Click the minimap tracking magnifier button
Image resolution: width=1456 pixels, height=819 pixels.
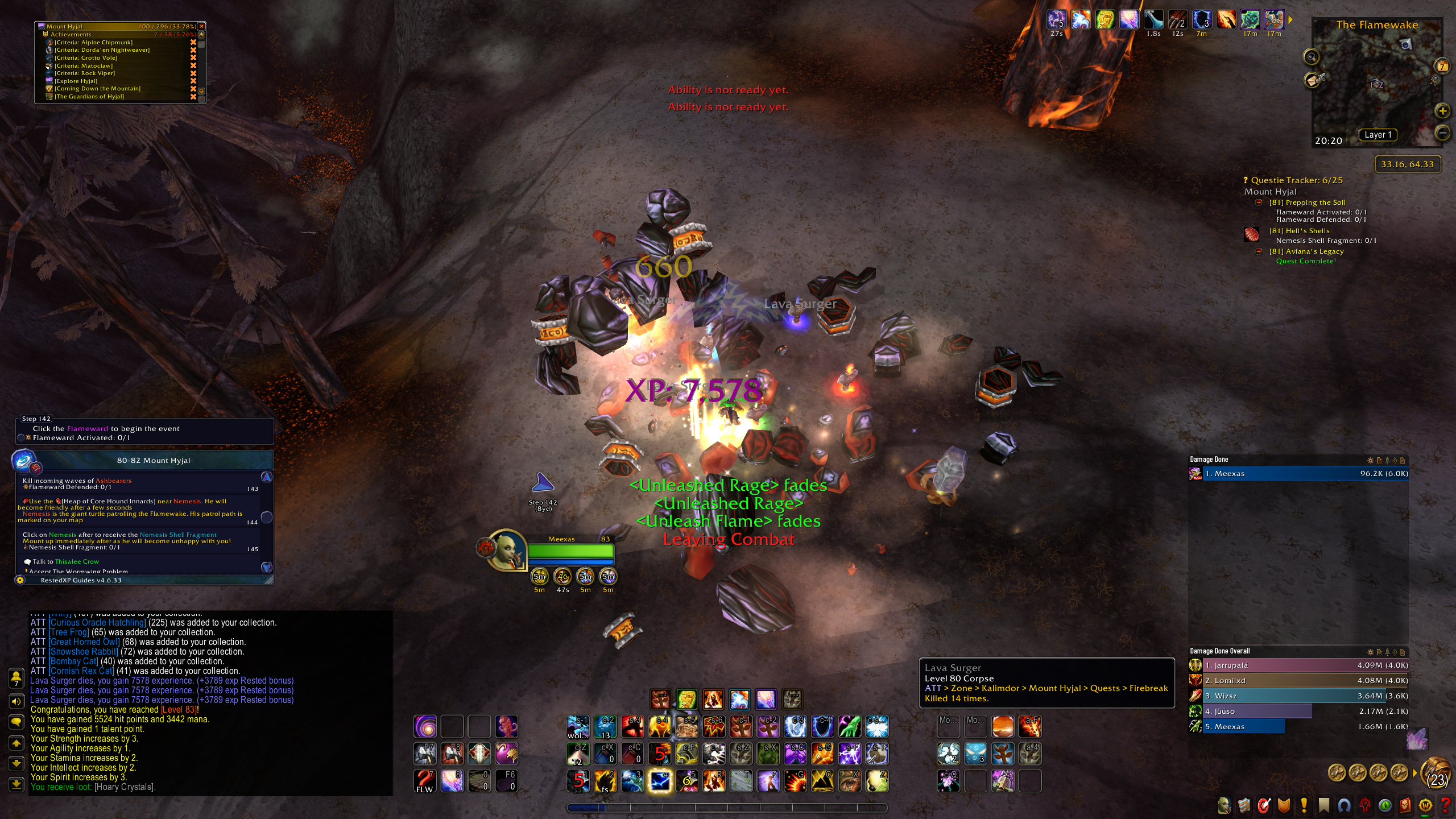coord(1311,56)
